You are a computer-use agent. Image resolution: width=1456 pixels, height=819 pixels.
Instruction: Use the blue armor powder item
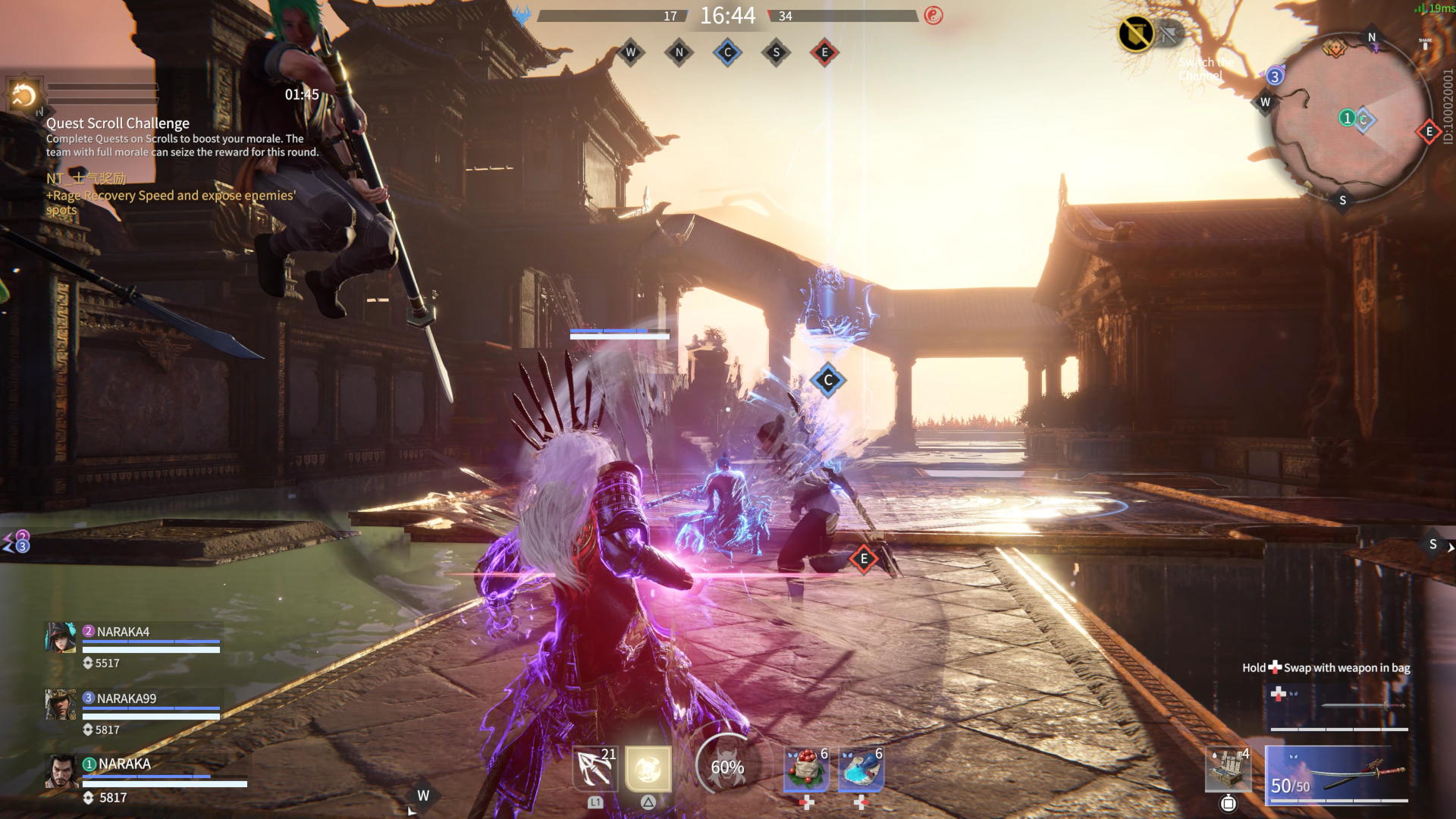coord(861,770)
